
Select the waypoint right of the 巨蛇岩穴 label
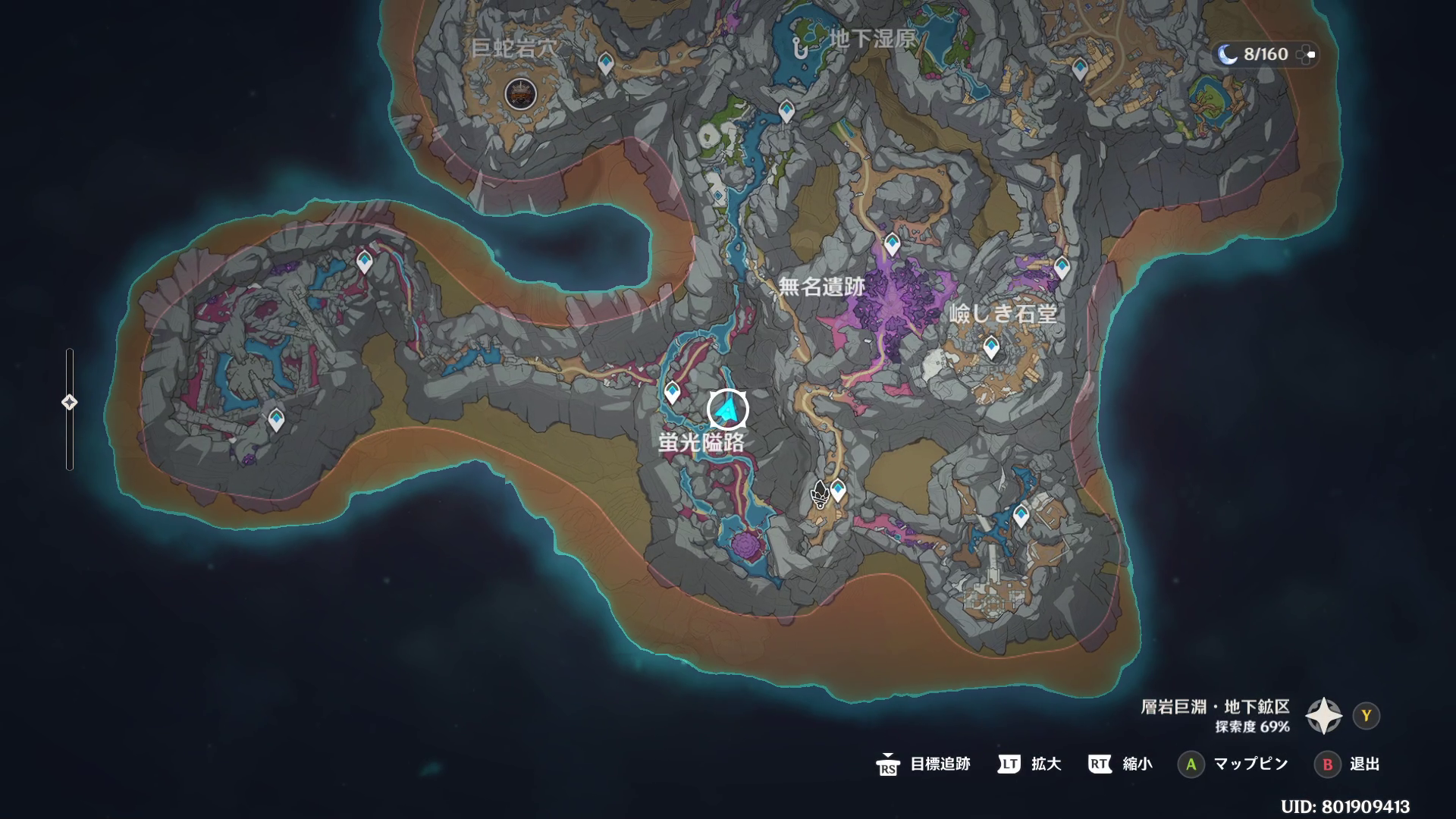point(605,63)
